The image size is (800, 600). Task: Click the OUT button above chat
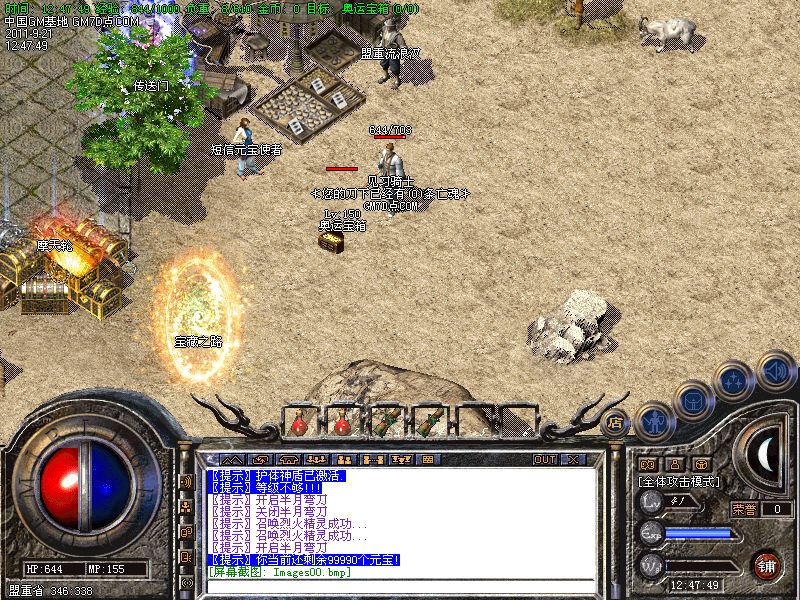[x=545, y=459]
